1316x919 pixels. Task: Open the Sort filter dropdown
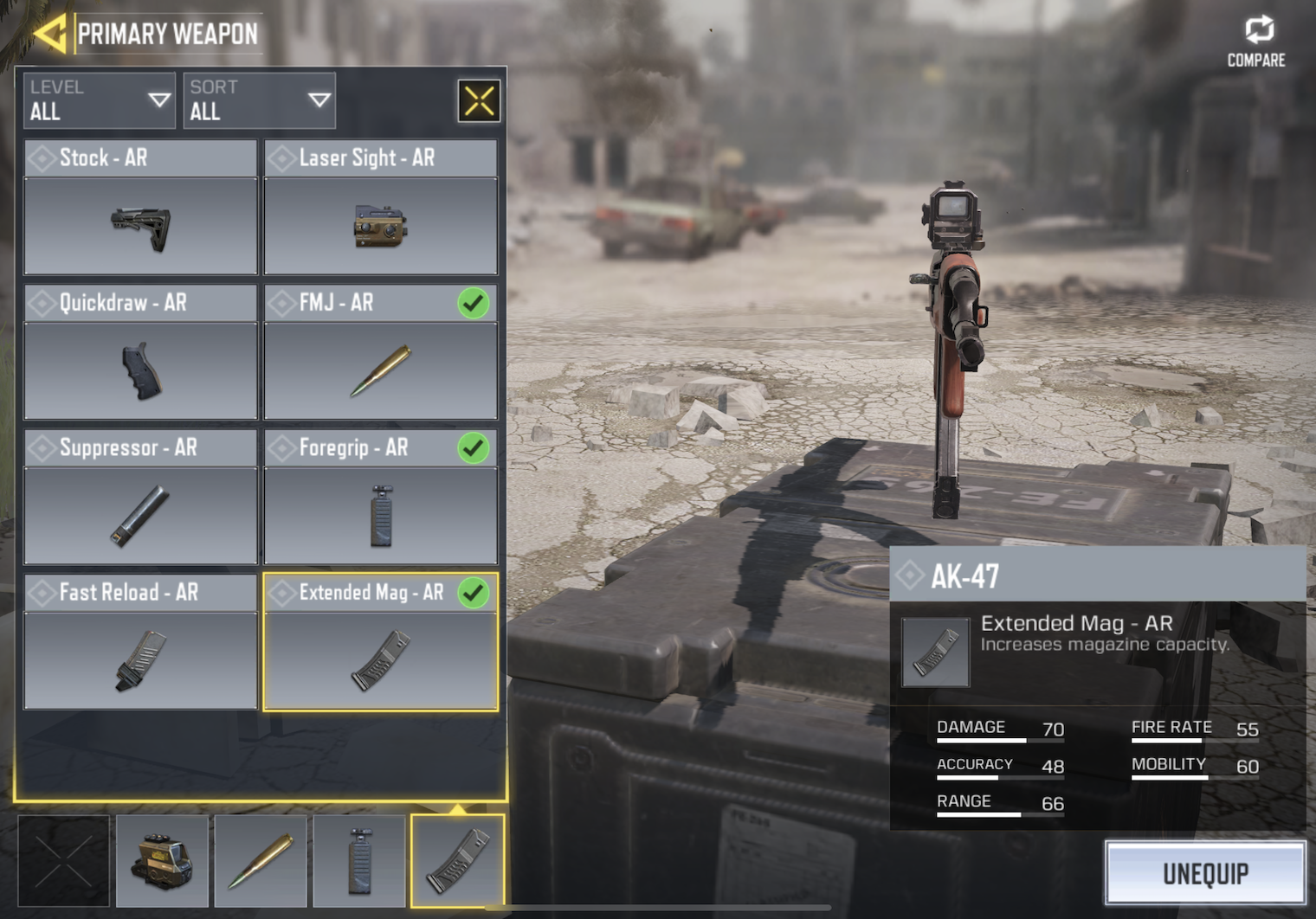[259, 100]
